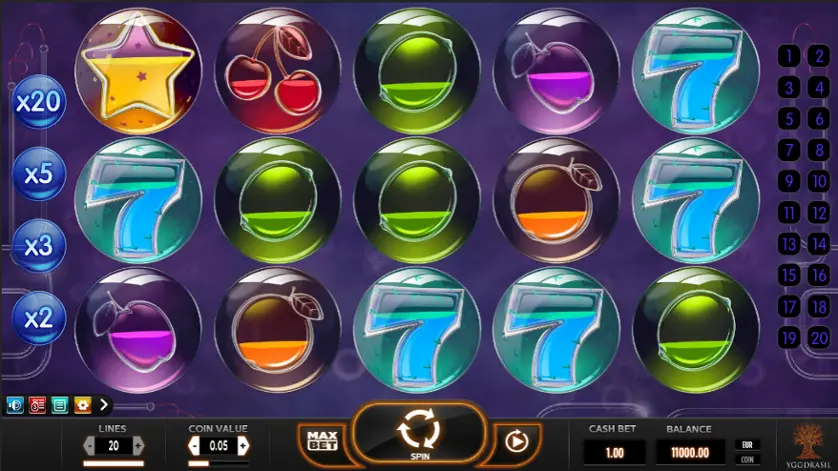Open the teal game rules icon
The image size is (838, 471).
[x=60, y=405]
